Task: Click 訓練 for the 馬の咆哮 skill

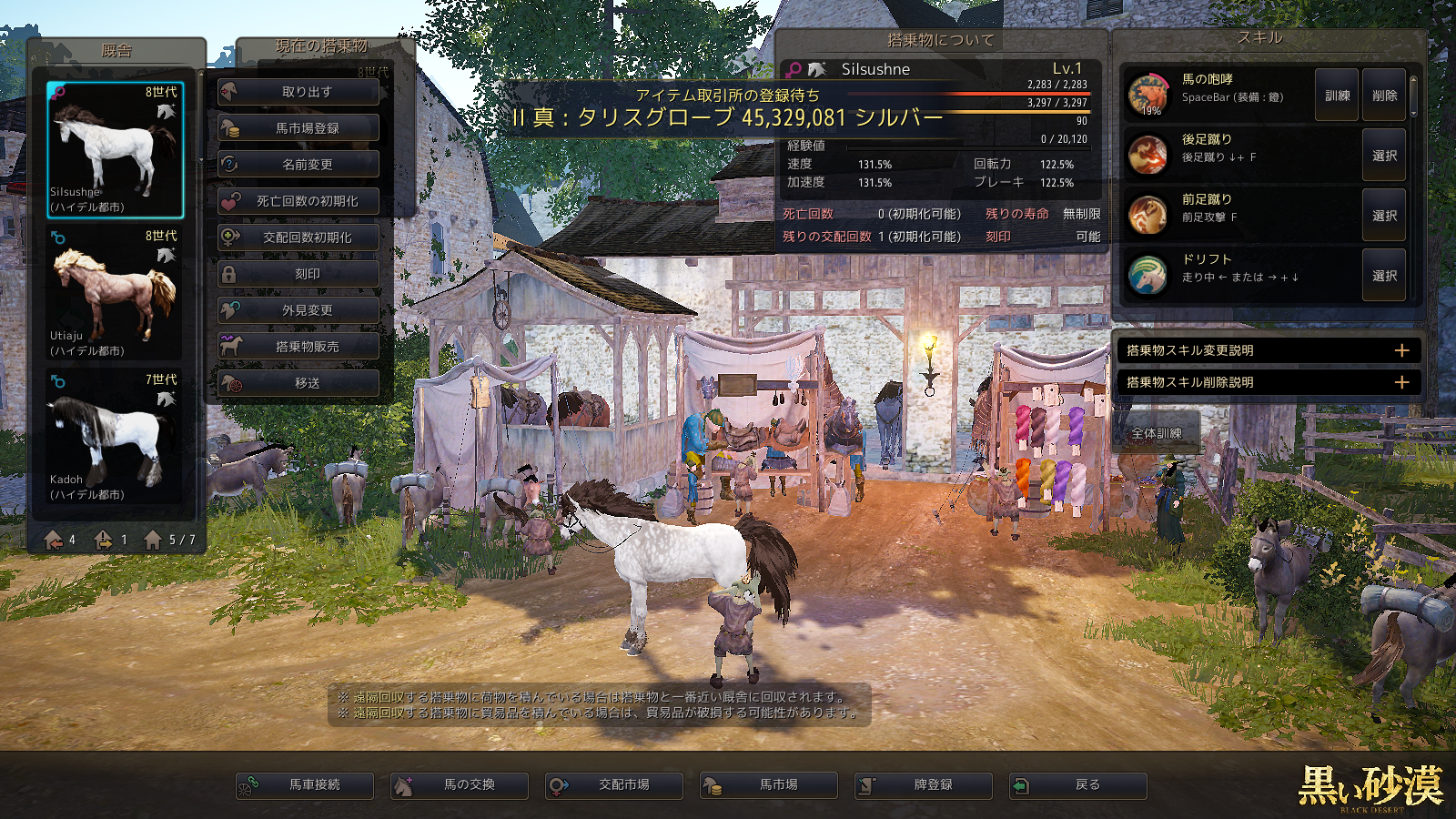Action: click(1337, 96)
